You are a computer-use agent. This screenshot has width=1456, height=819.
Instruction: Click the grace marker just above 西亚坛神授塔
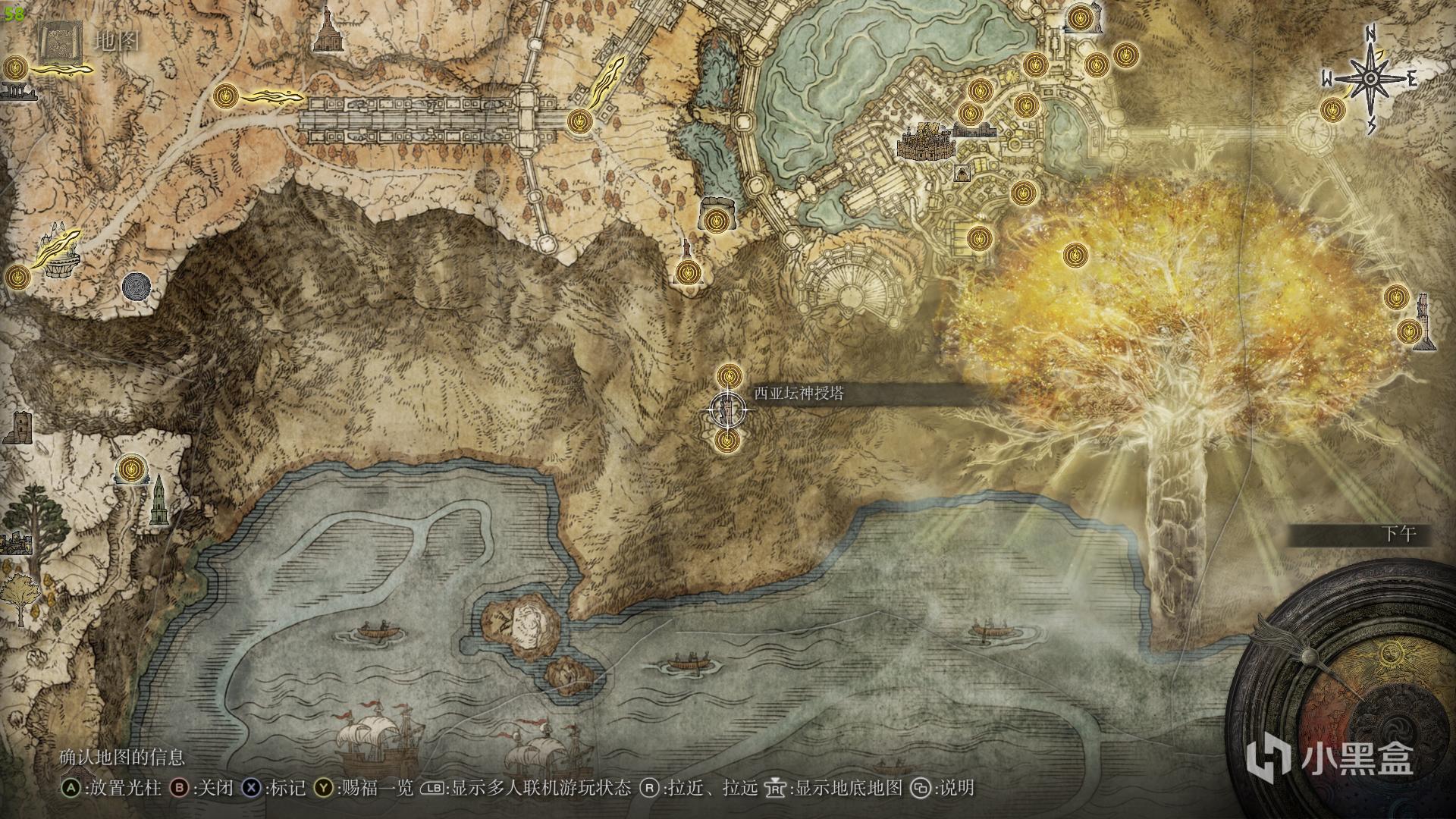pos(729,374)
